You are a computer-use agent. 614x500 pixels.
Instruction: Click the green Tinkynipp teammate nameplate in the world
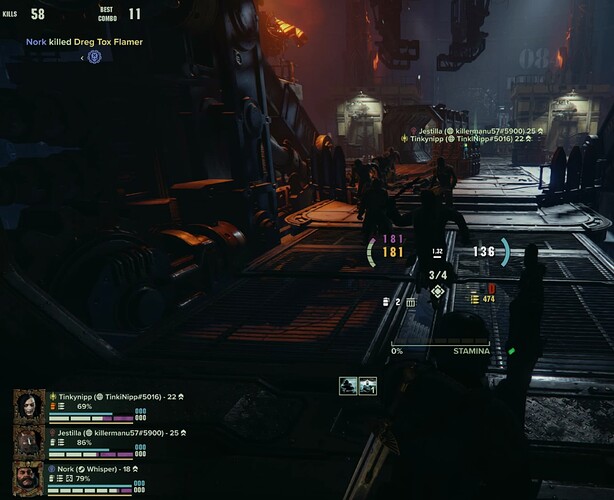point(466,139)
